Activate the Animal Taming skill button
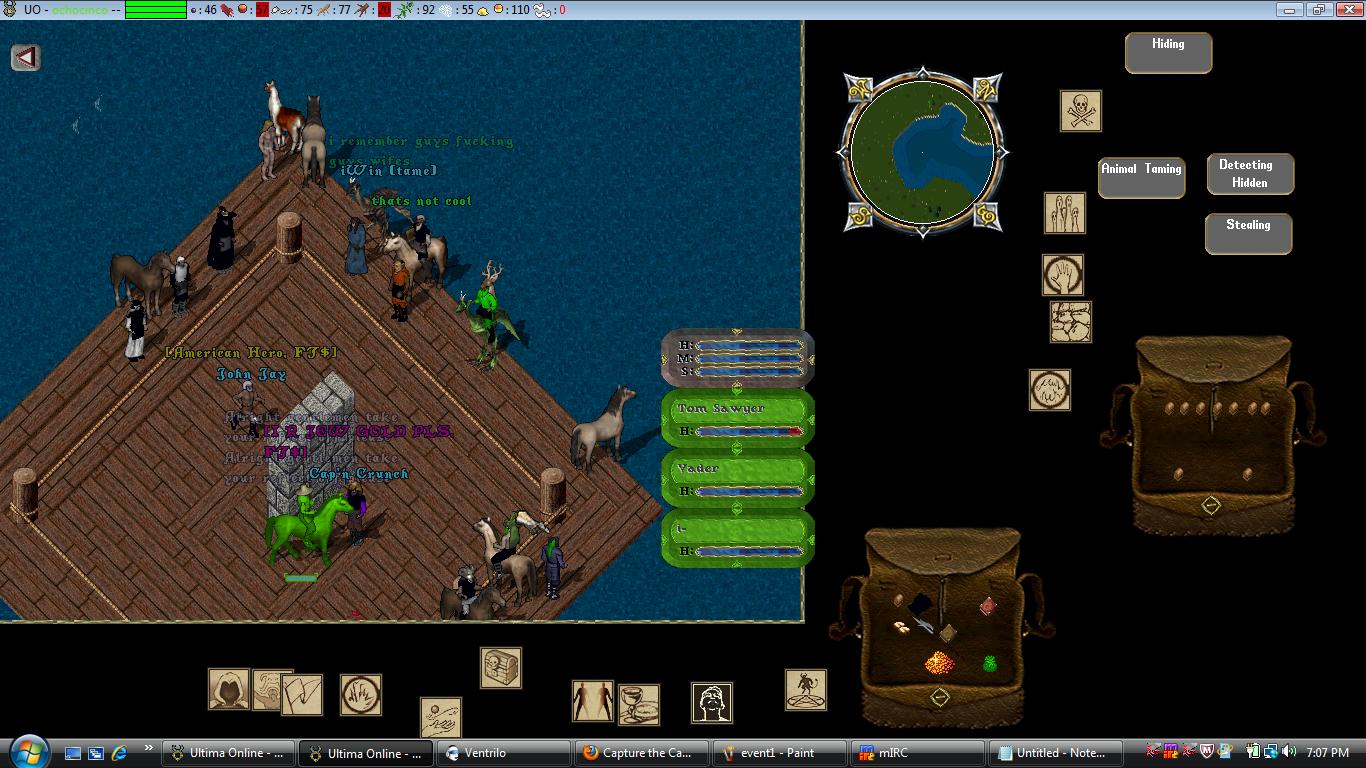This screenshot has width=1366, height=768. tap(1141, 177)
